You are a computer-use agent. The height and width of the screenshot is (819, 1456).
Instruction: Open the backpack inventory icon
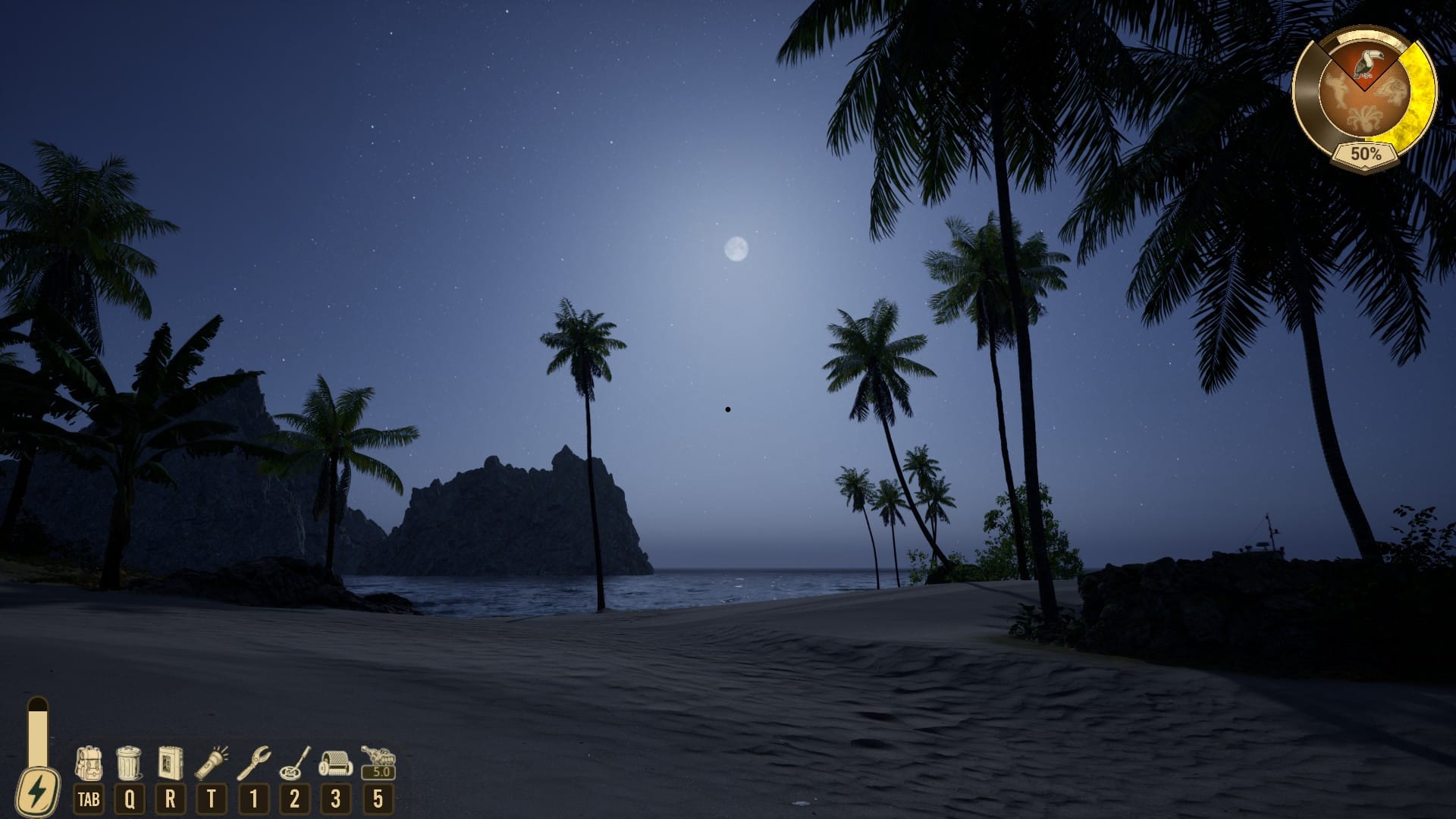click(x=89, y=763)
